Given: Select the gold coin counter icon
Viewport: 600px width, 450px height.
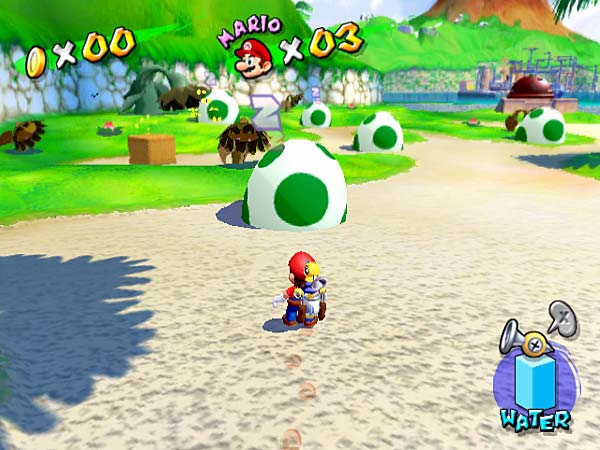Looking at the screenshot, I should (x=36, y=60).
